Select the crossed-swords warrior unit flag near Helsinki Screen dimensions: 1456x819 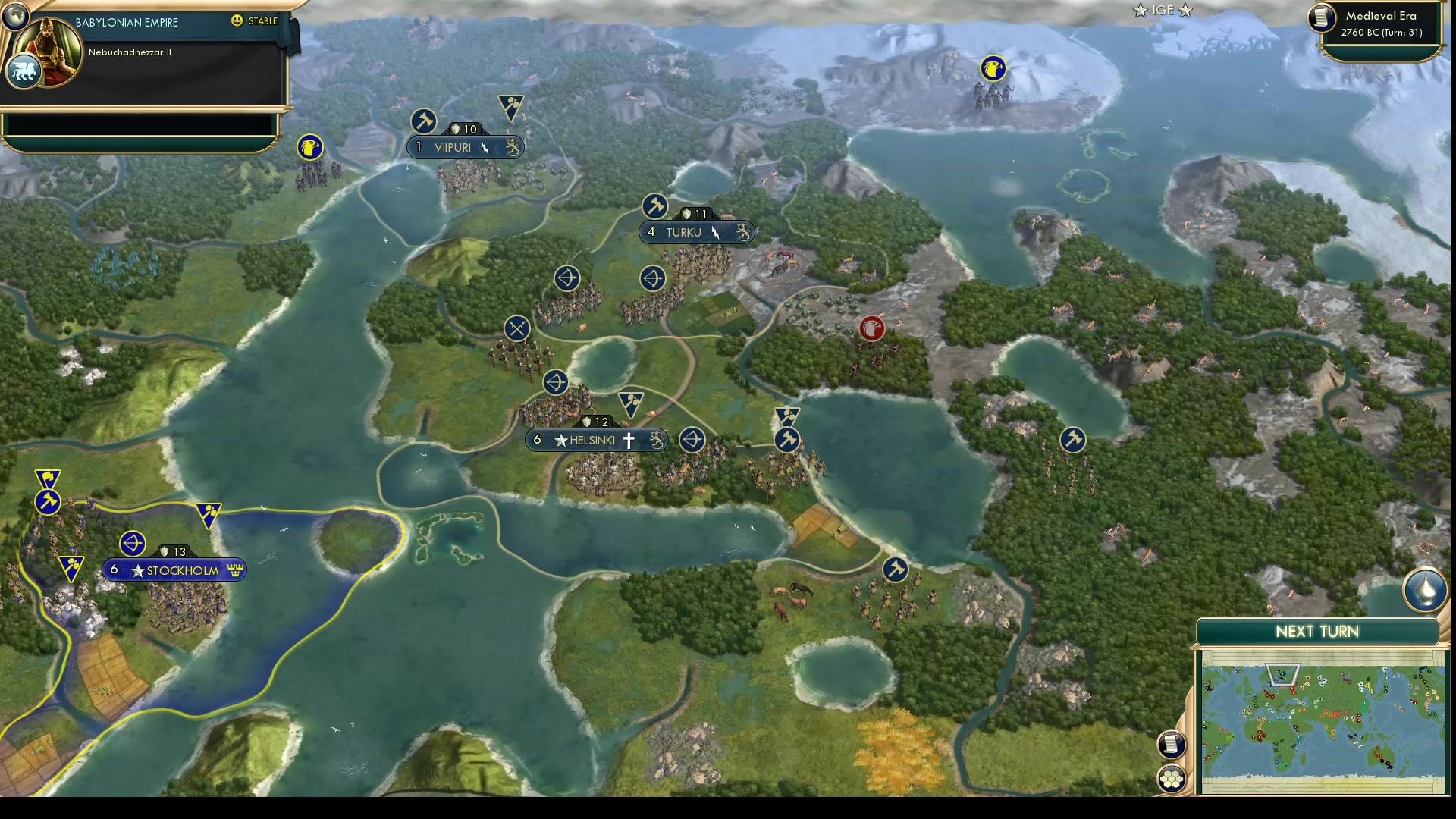pyautogui.click(x=516, y=328)
